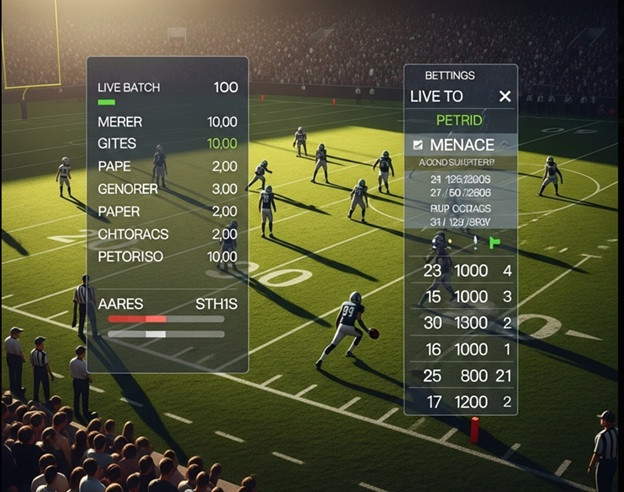Select the PAPER bet row
The image size is (624, 492).
tap(167, 211)
